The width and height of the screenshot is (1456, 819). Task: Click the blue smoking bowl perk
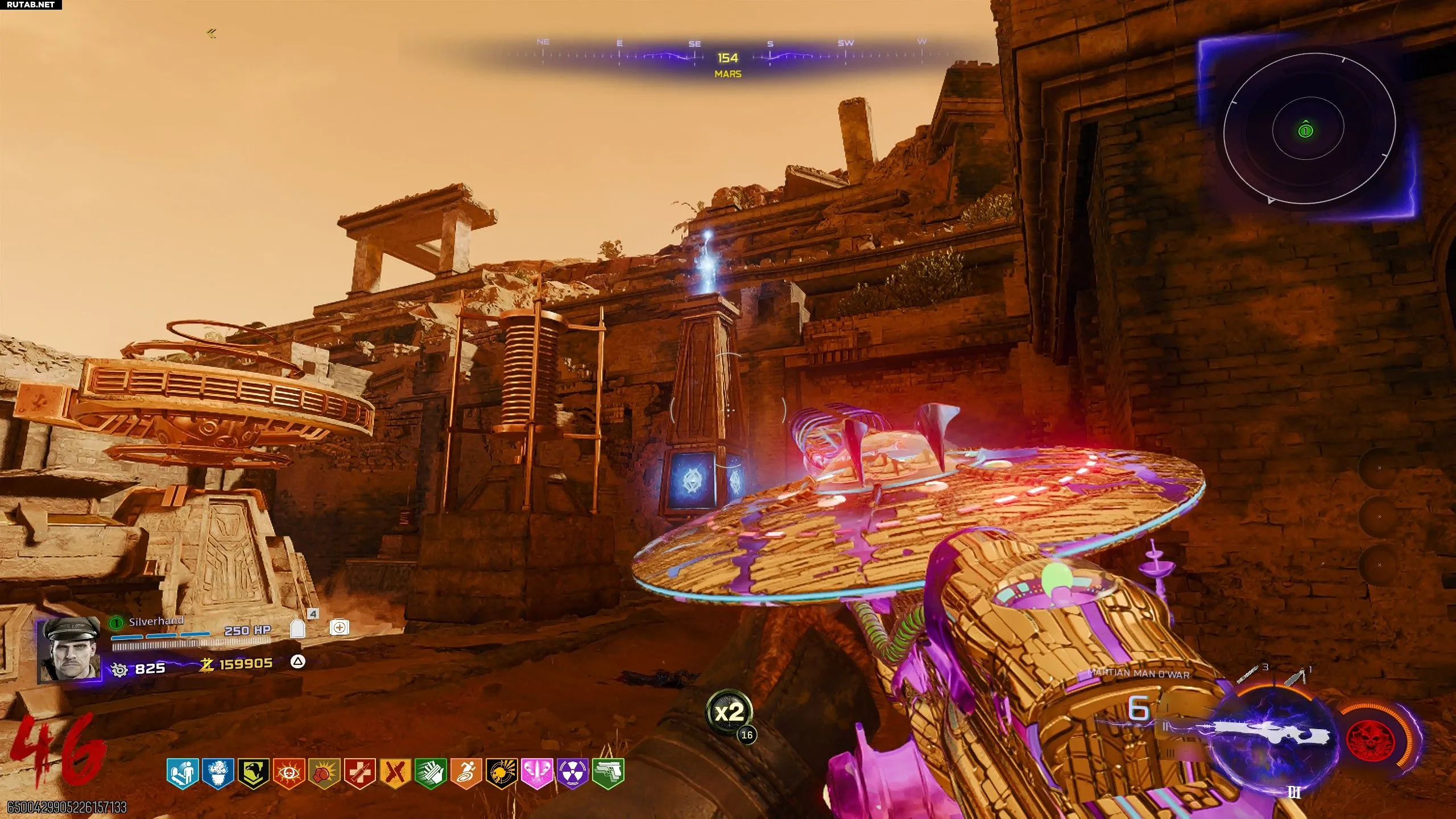(x=217, y=773)
